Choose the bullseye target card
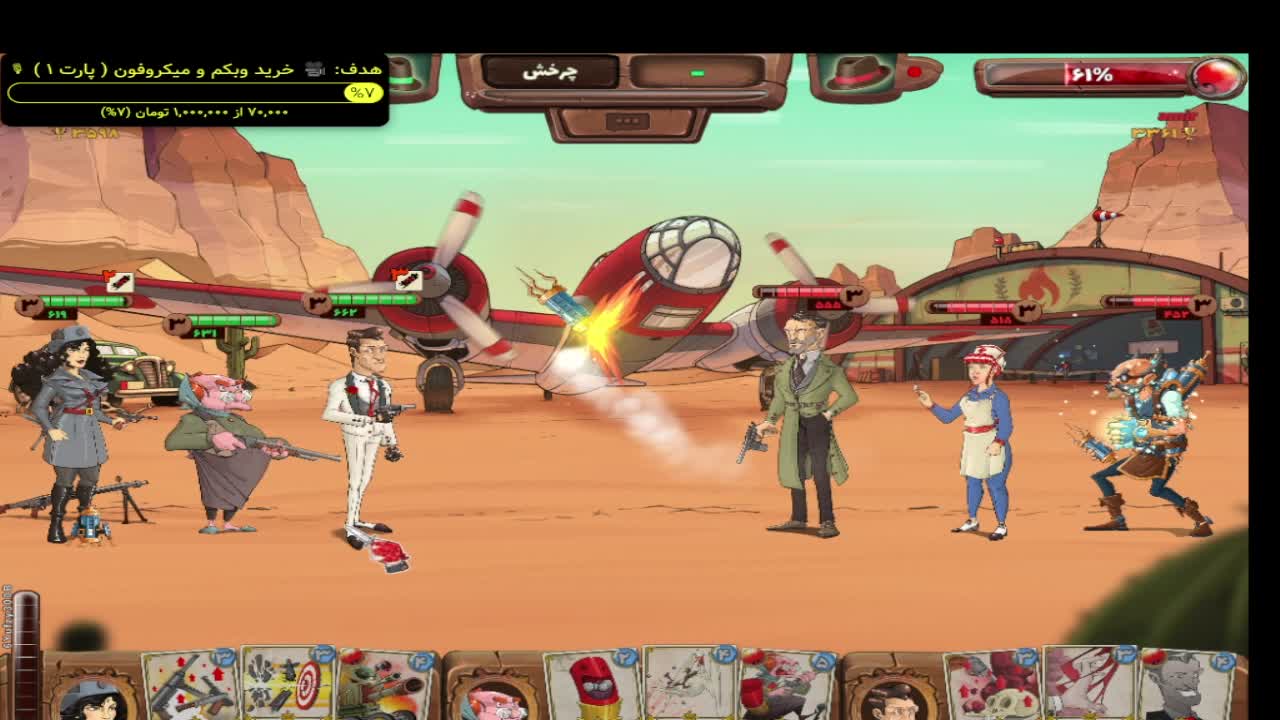Screen dimensions: 1280x720 click(287, 685)
